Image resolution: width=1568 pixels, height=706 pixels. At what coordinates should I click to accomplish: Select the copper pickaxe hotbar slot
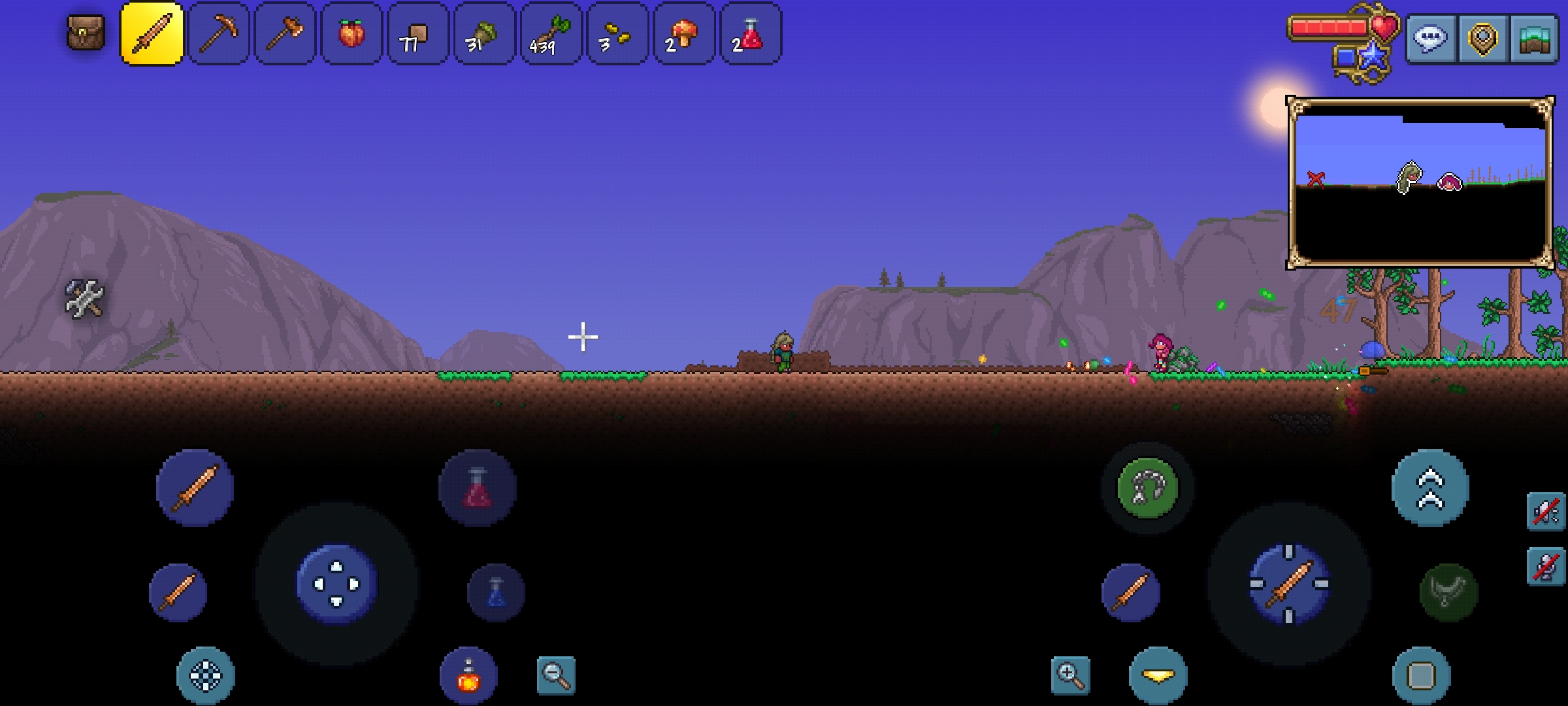219,34
